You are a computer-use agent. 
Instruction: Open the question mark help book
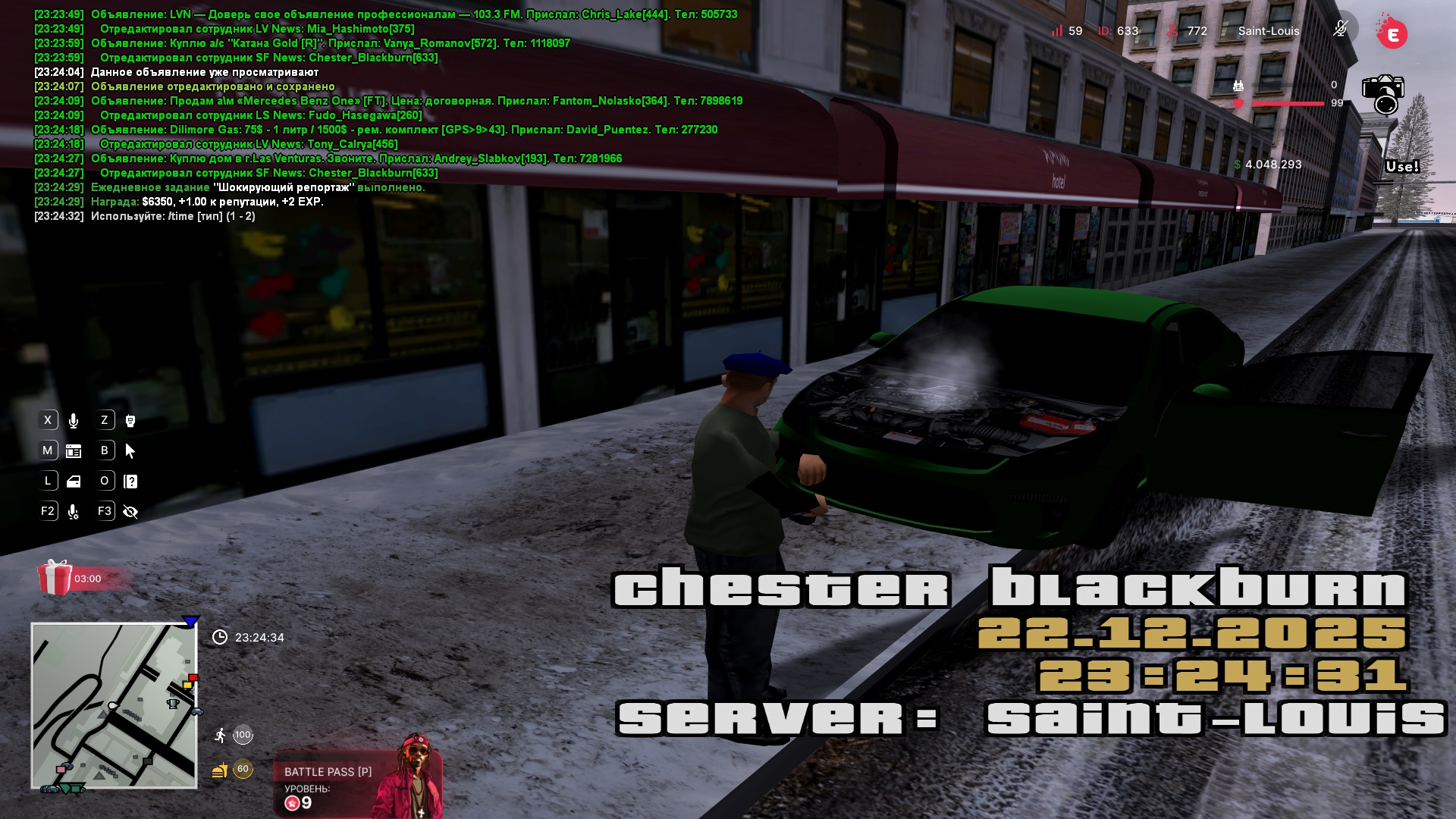click(130, 482)
